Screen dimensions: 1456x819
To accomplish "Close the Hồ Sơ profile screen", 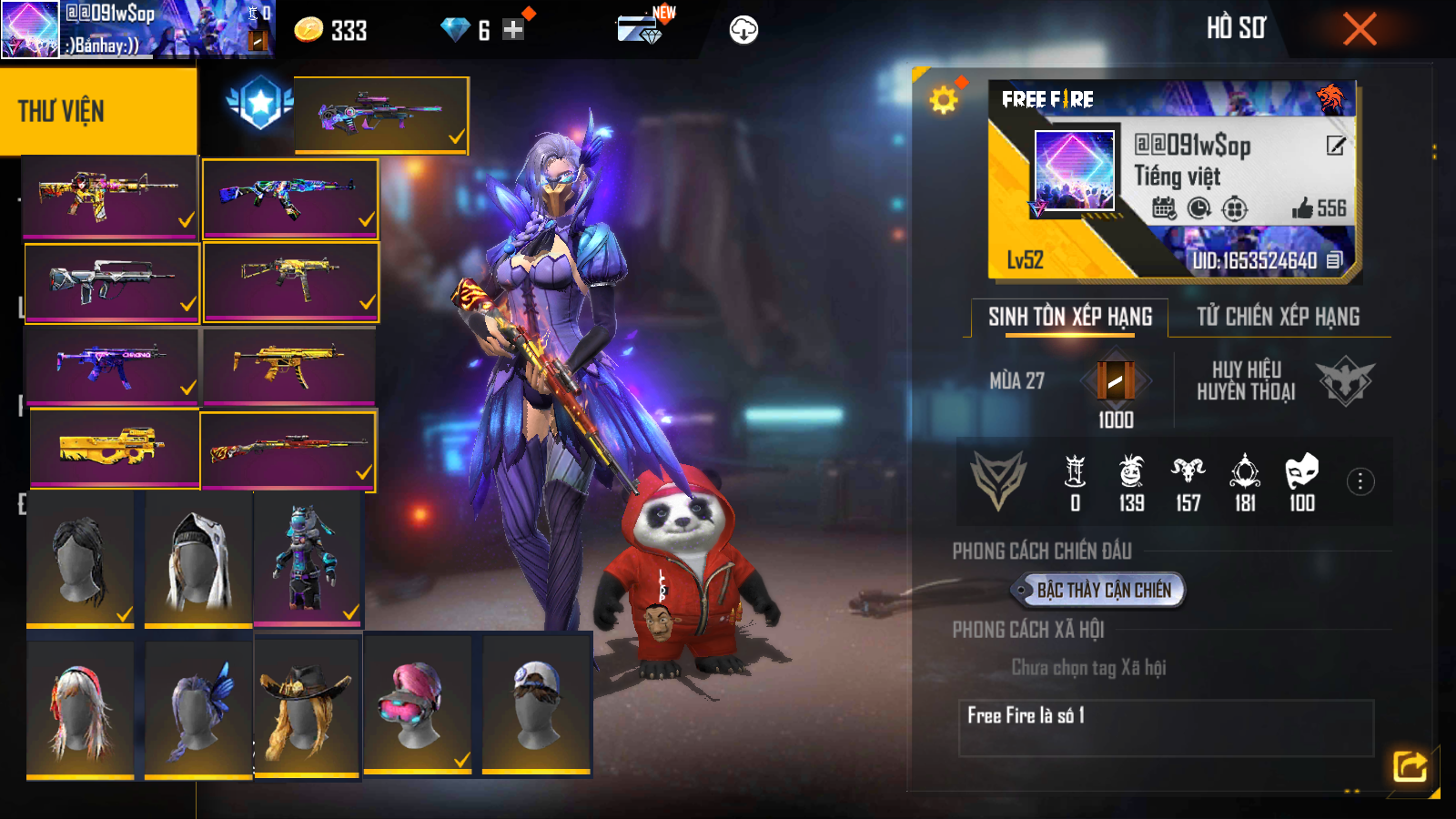I will [x=1360, y=29].
